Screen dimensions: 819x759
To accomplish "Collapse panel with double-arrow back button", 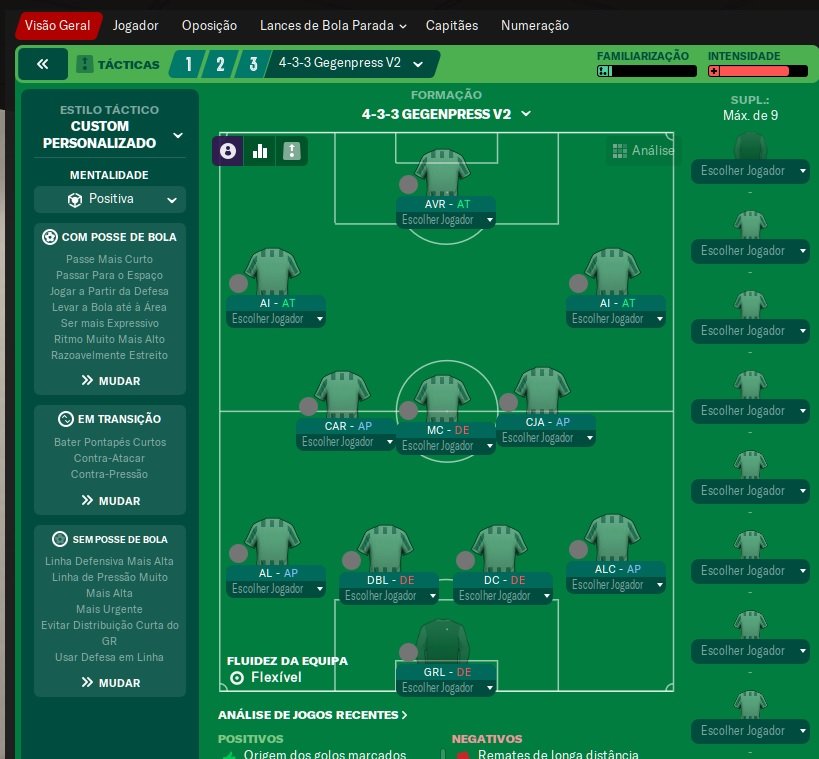I will coord(43,64).
